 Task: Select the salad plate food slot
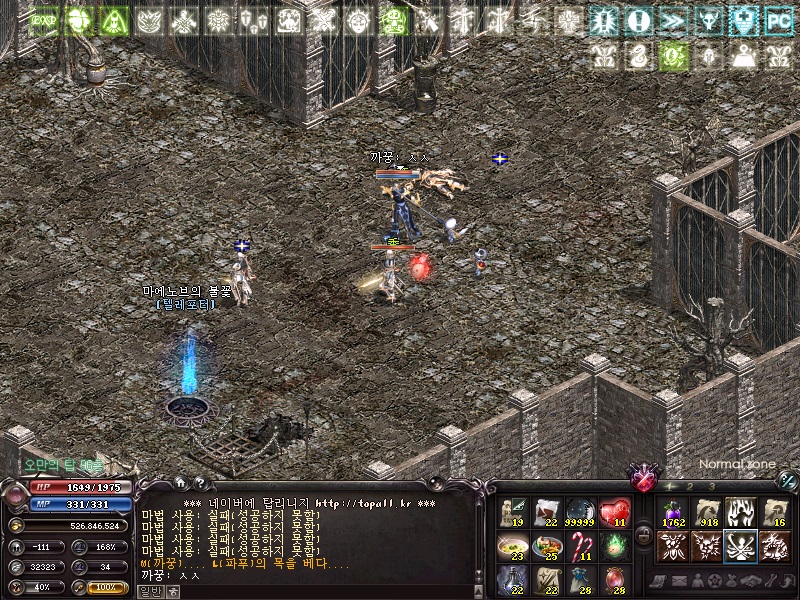(x=547, y=545)
